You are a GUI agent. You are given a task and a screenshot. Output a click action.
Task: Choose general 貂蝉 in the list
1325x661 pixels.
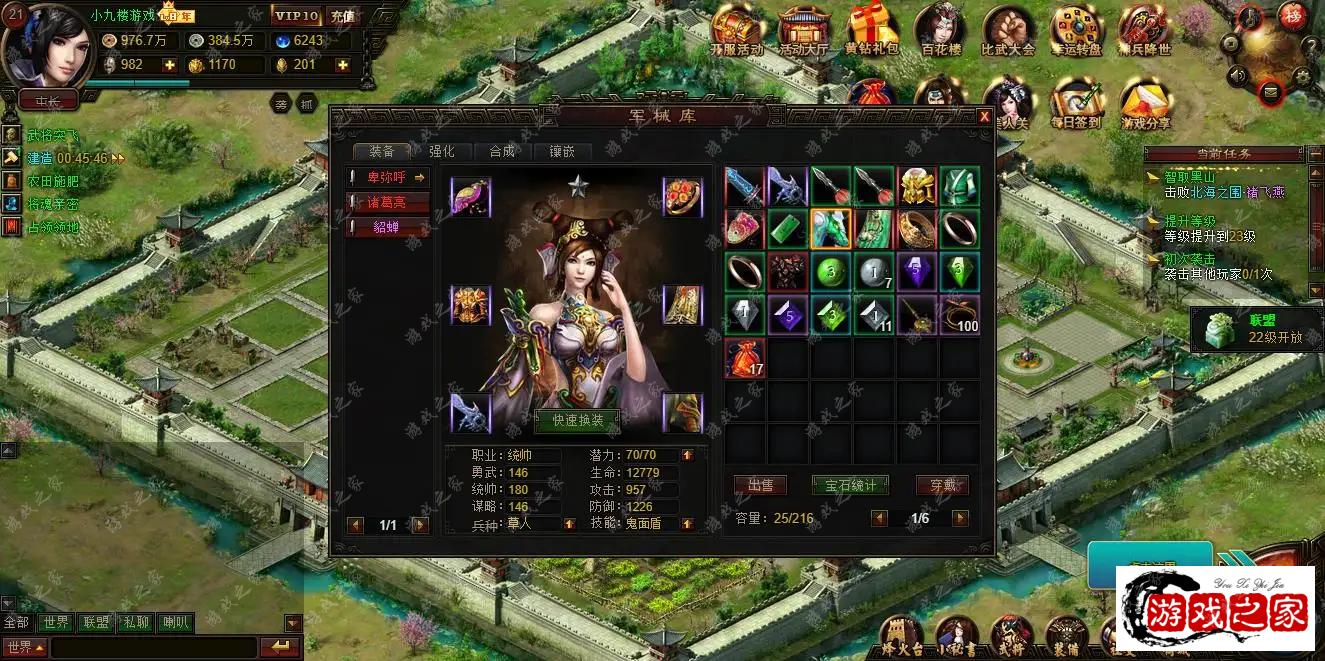click(x=388, y=228)
